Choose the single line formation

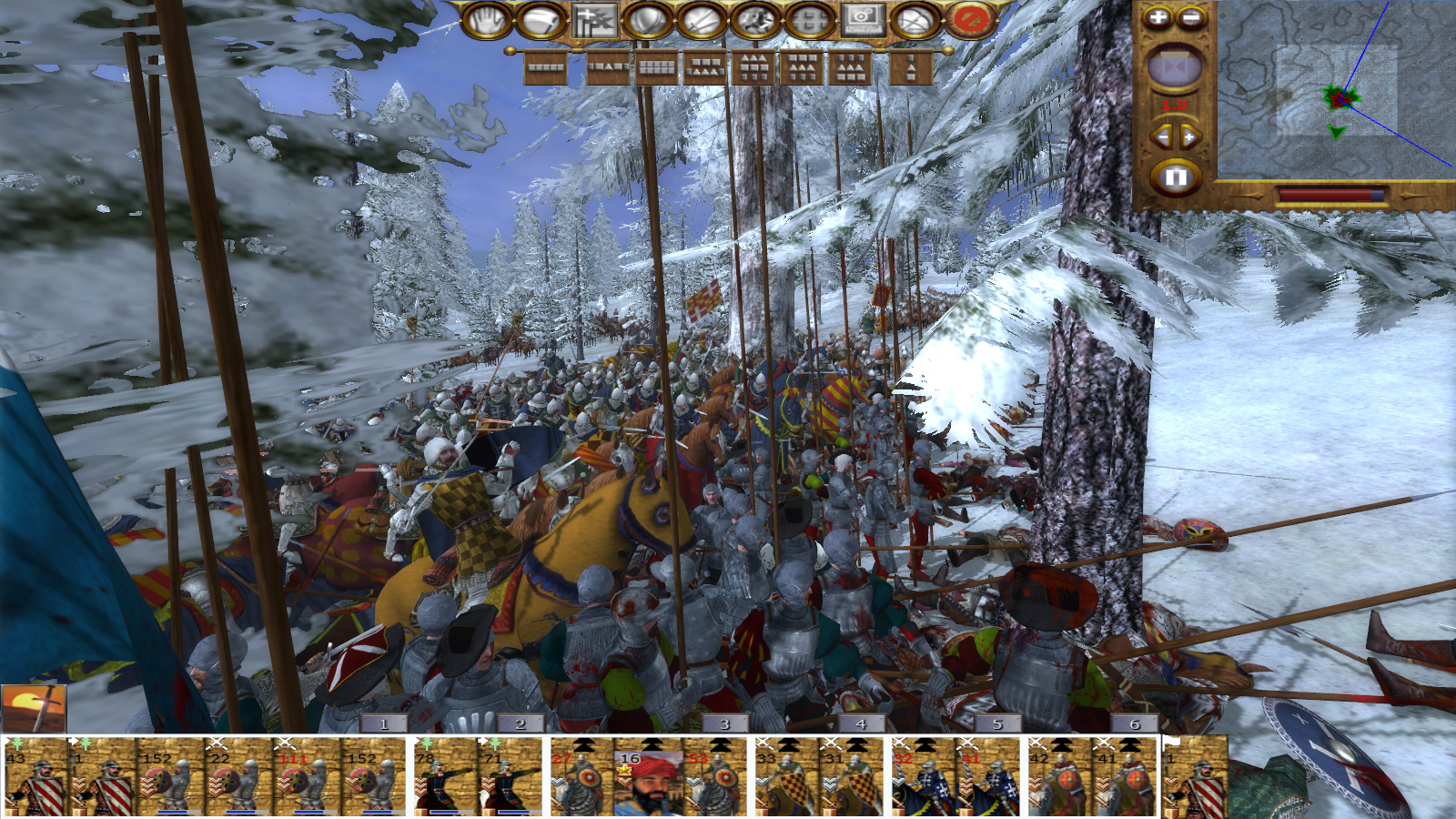(x=546, y=68)
